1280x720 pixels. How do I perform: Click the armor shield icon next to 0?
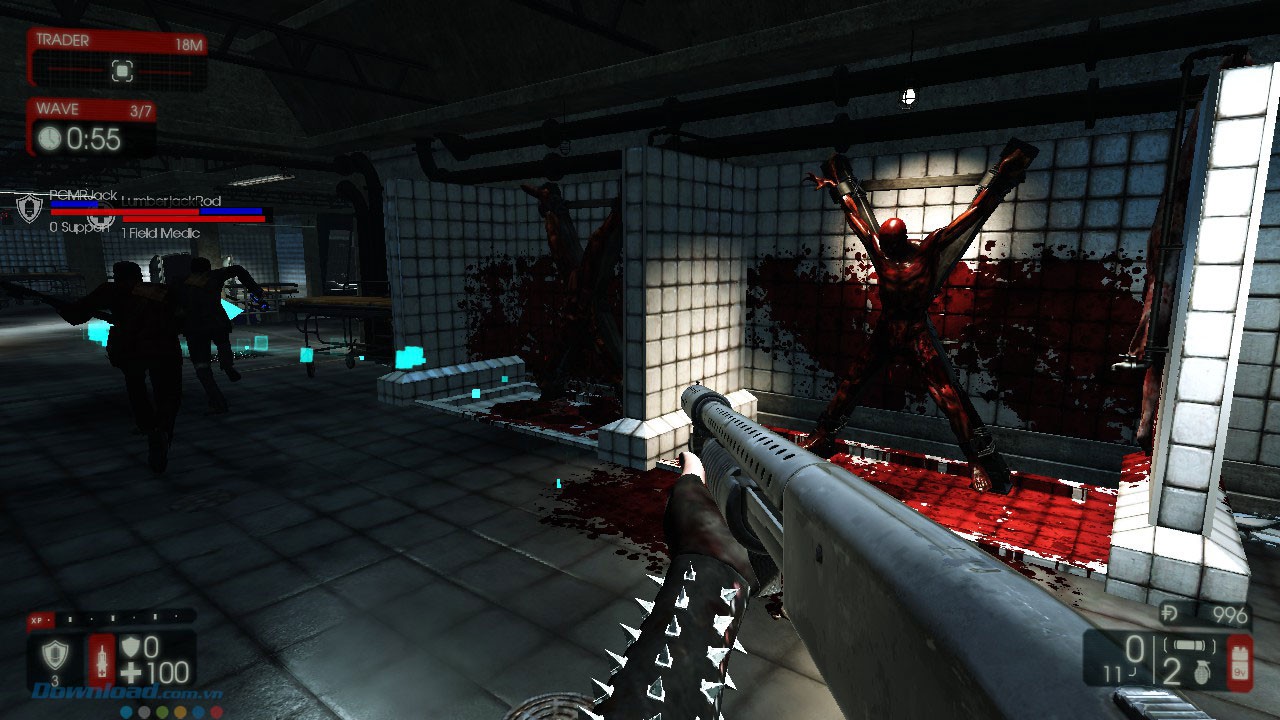(x=131, y=646)
